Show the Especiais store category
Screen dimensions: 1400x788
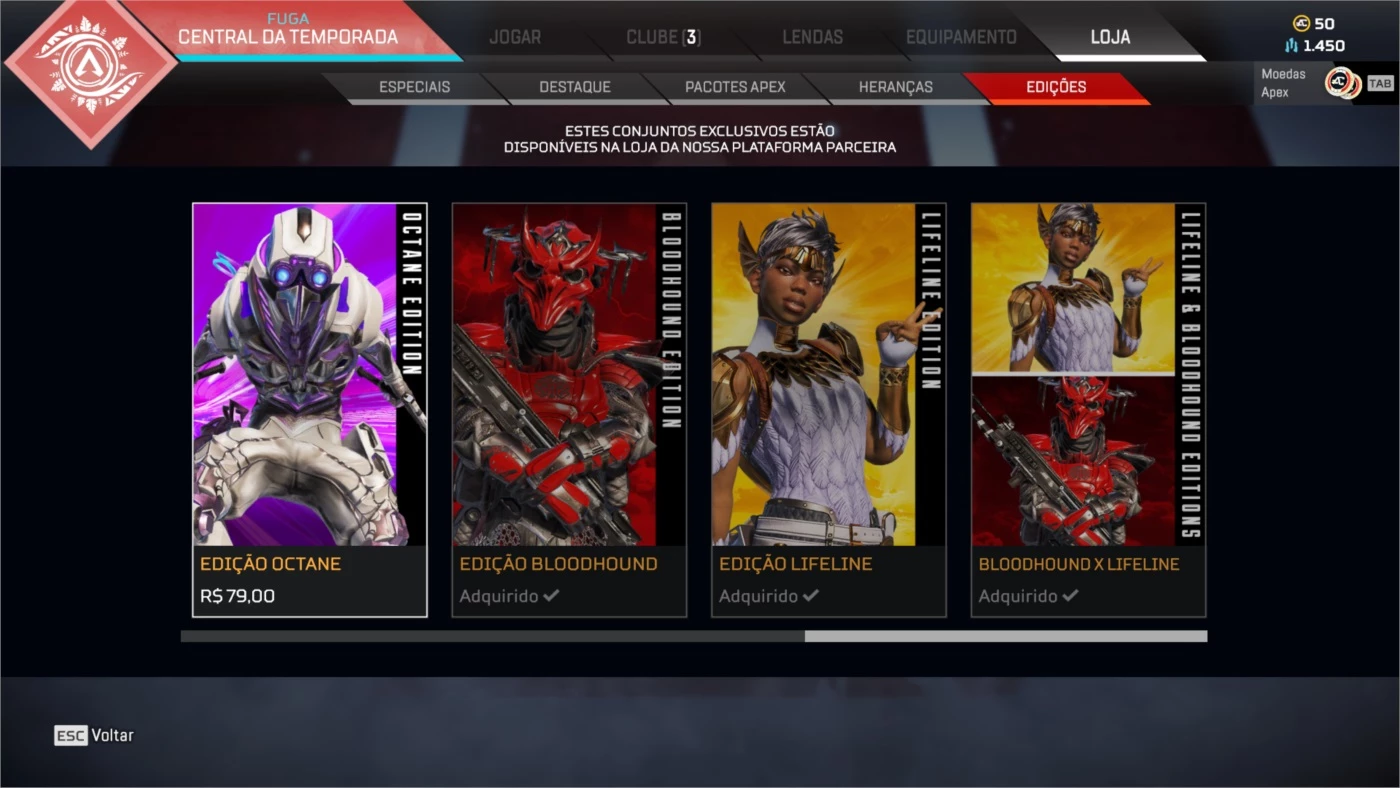click(x=414, y=87)
